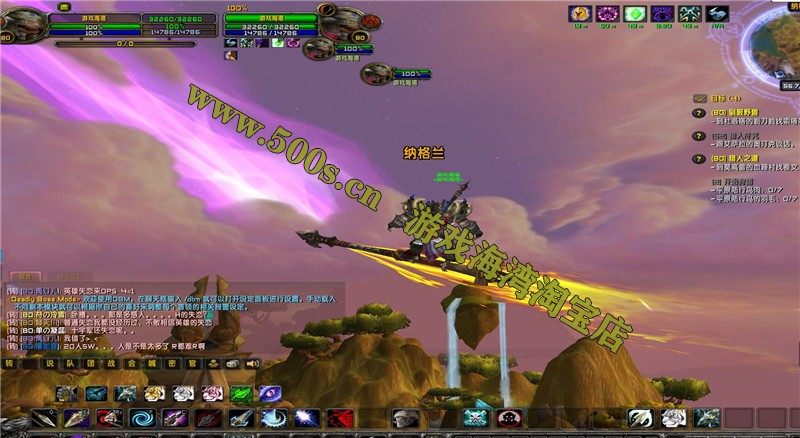Use the red skull mask ability
This screenshot has height=438, width=800.
click(x=509, y=418)
